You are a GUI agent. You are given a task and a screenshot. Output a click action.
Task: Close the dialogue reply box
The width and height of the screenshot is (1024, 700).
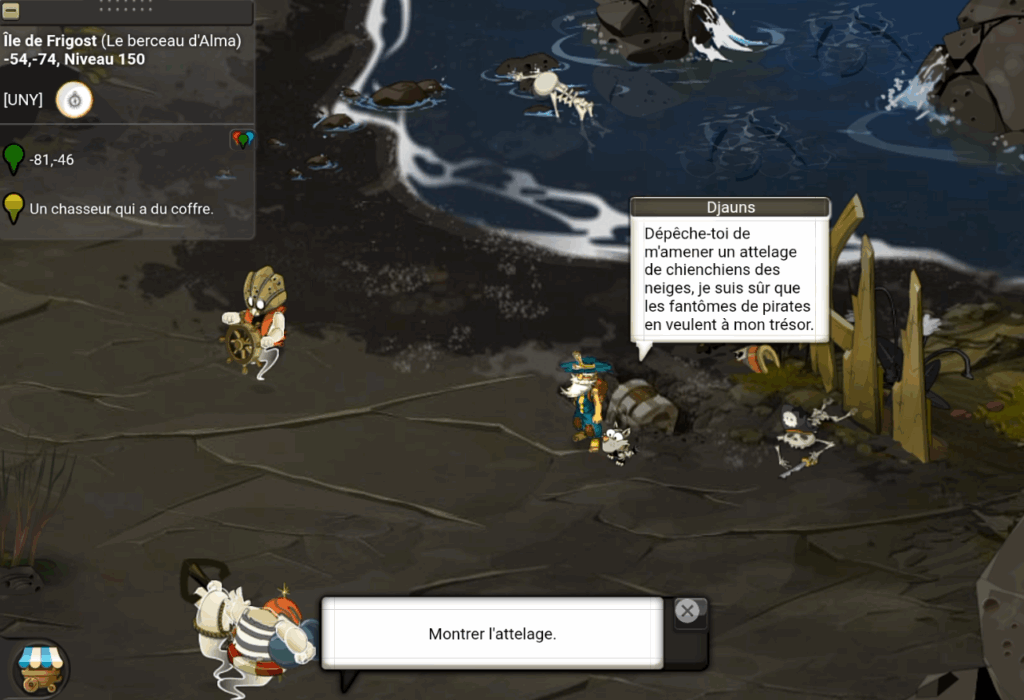(x=687, y=611)
